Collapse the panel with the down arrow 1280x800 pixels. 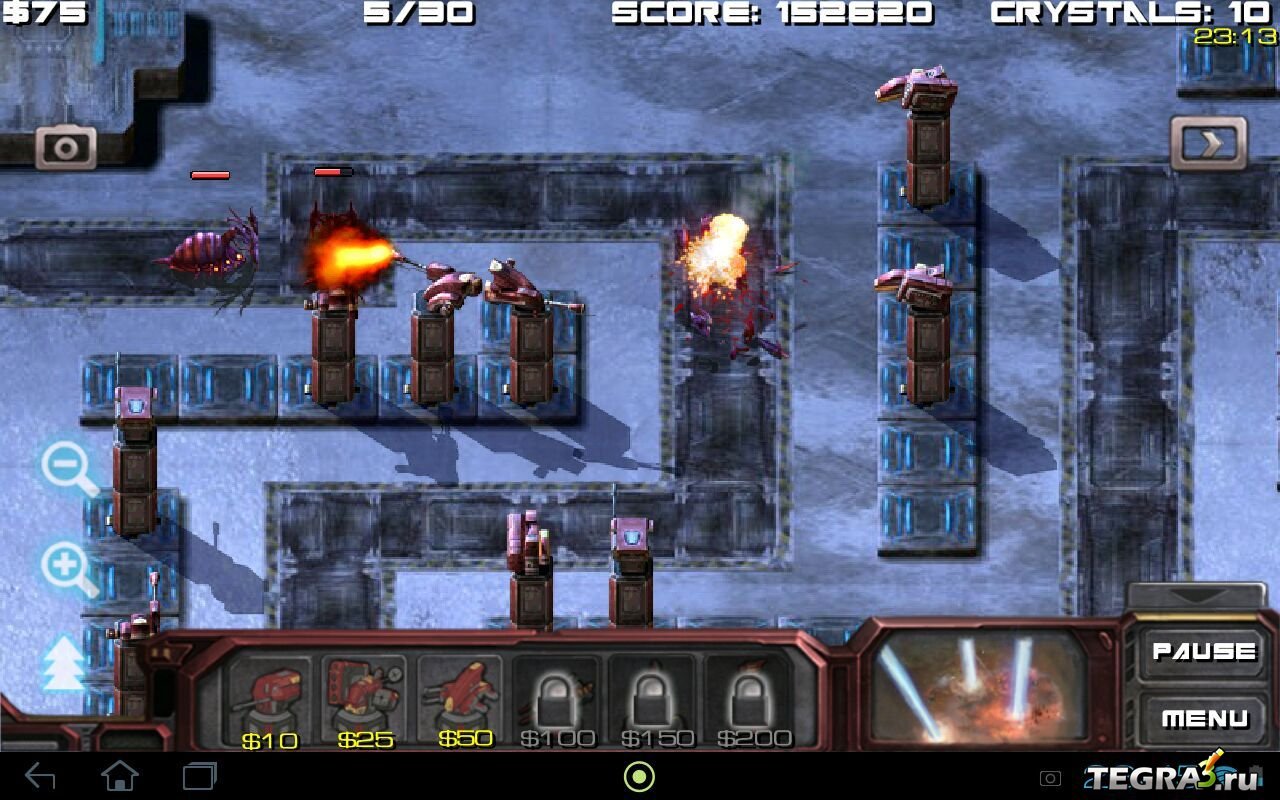(1196, 595)
